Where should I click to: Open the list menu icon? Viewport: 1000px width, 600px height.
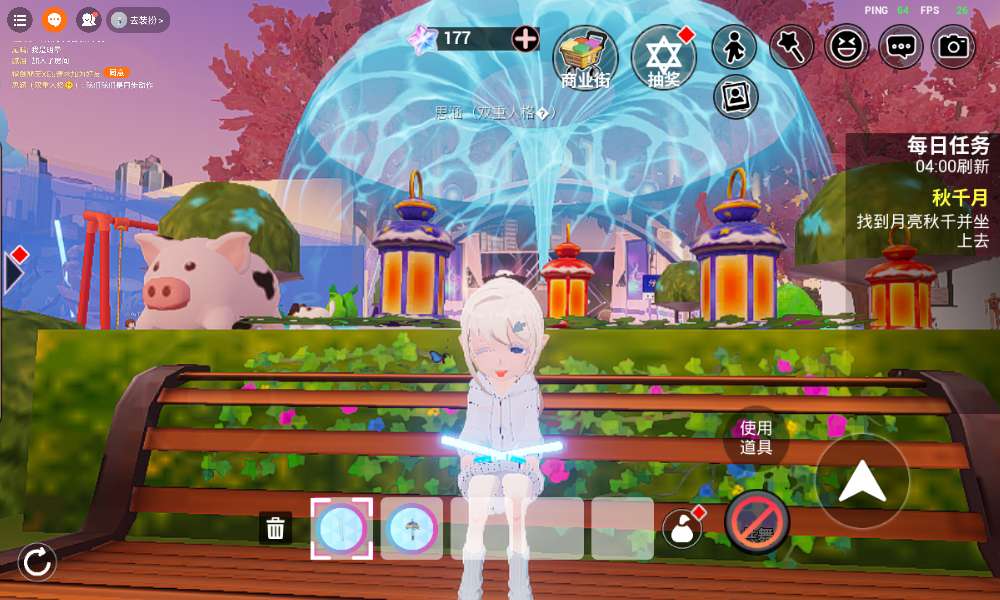pyautogui.click(x=20, y=19)
